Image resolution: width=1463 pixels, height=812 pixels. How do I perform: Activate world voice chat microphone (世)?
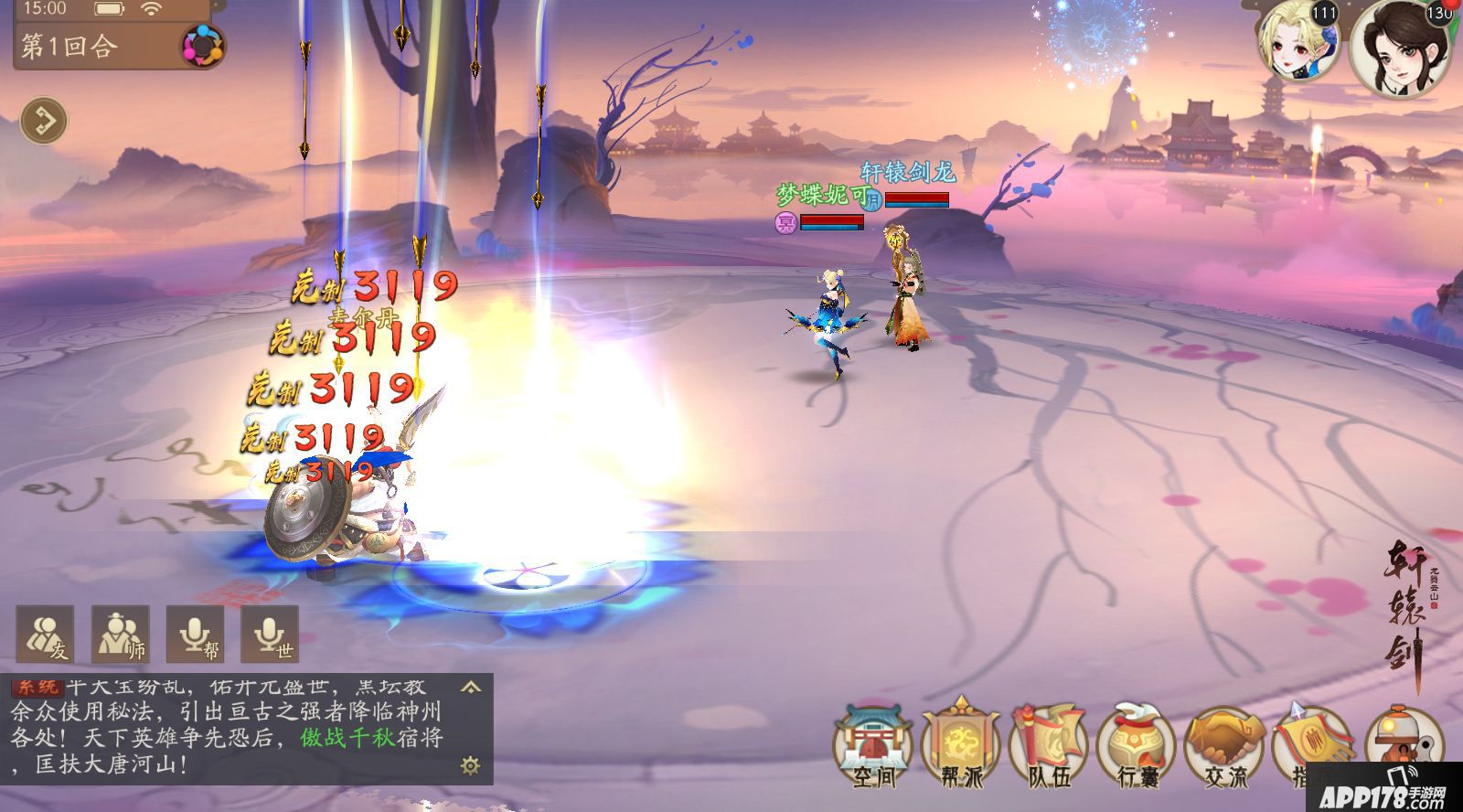271,634
